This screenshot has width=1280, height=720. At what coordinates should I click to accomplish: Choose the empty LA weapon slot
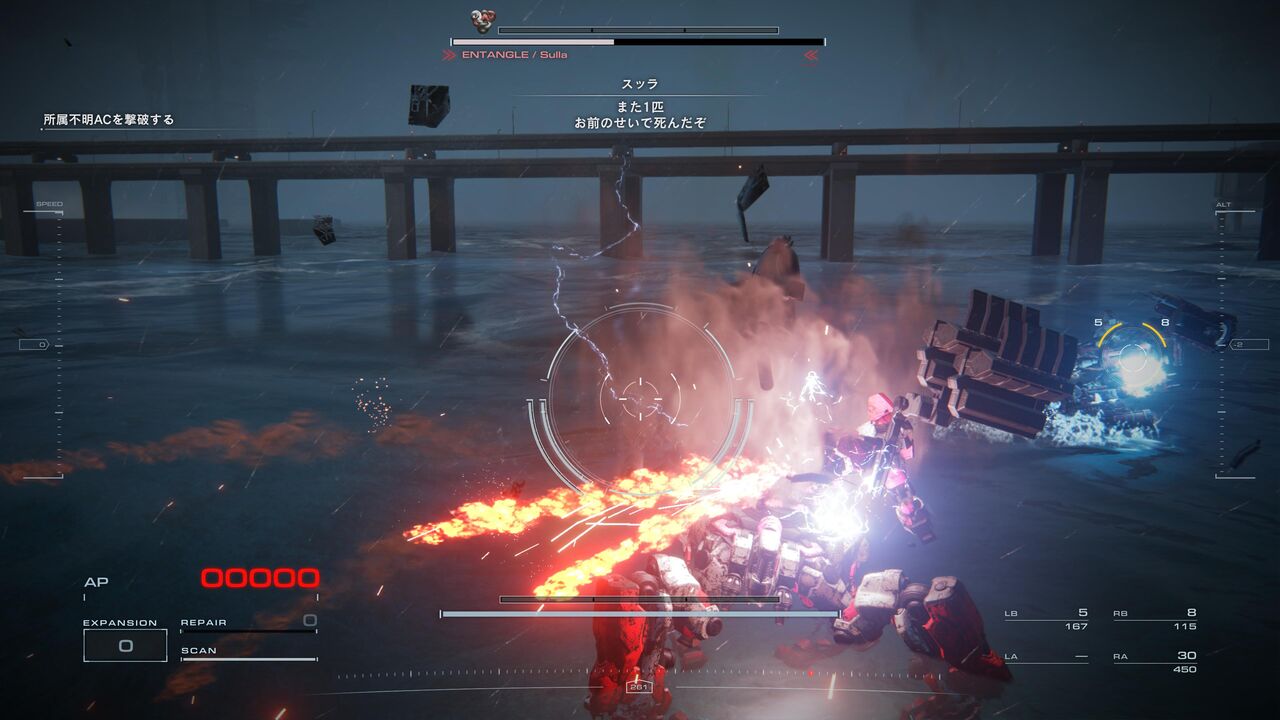[x=1046, y=657]
